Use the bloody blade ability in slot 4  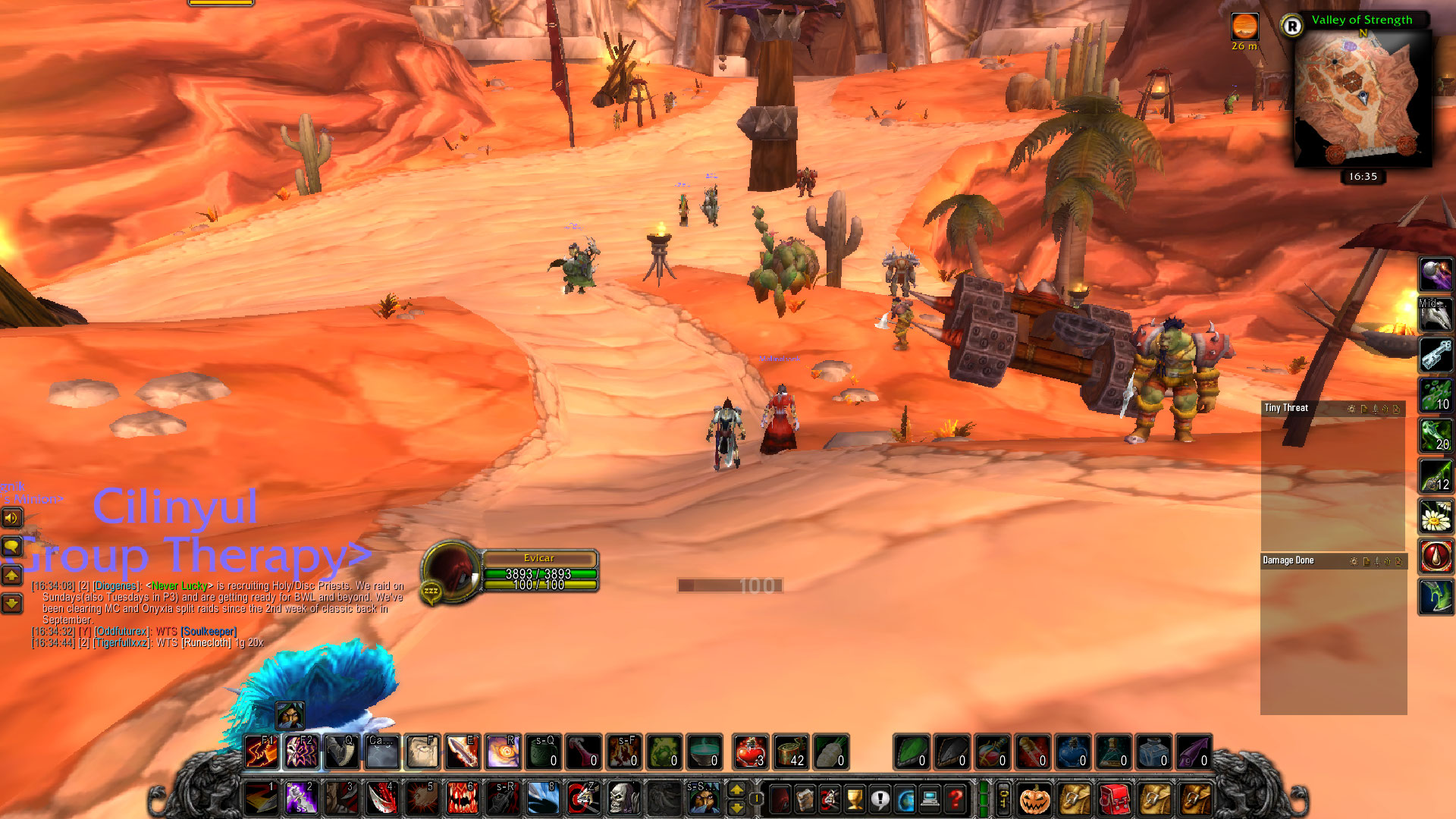pyautogui.click(x=381, y=799)
